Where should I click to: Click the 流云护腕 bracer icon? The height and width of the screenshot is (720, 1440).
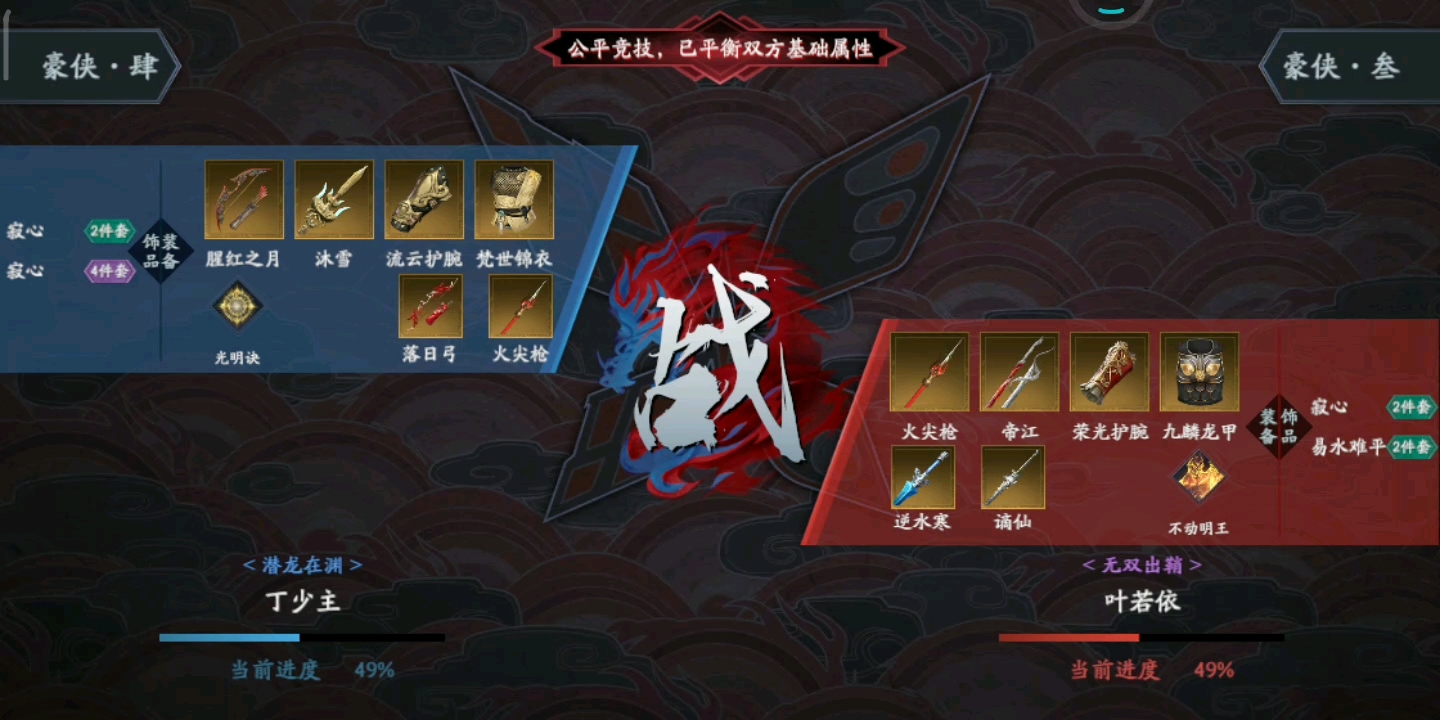(x=423, y=199)
